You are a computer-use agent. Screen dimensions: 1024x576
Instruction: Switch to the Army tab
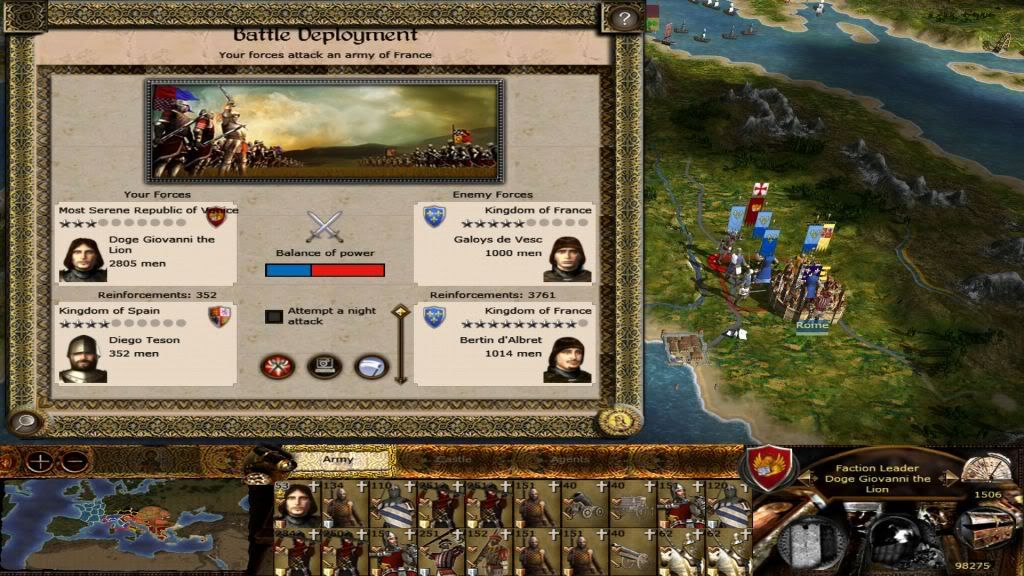pos(338,460)
